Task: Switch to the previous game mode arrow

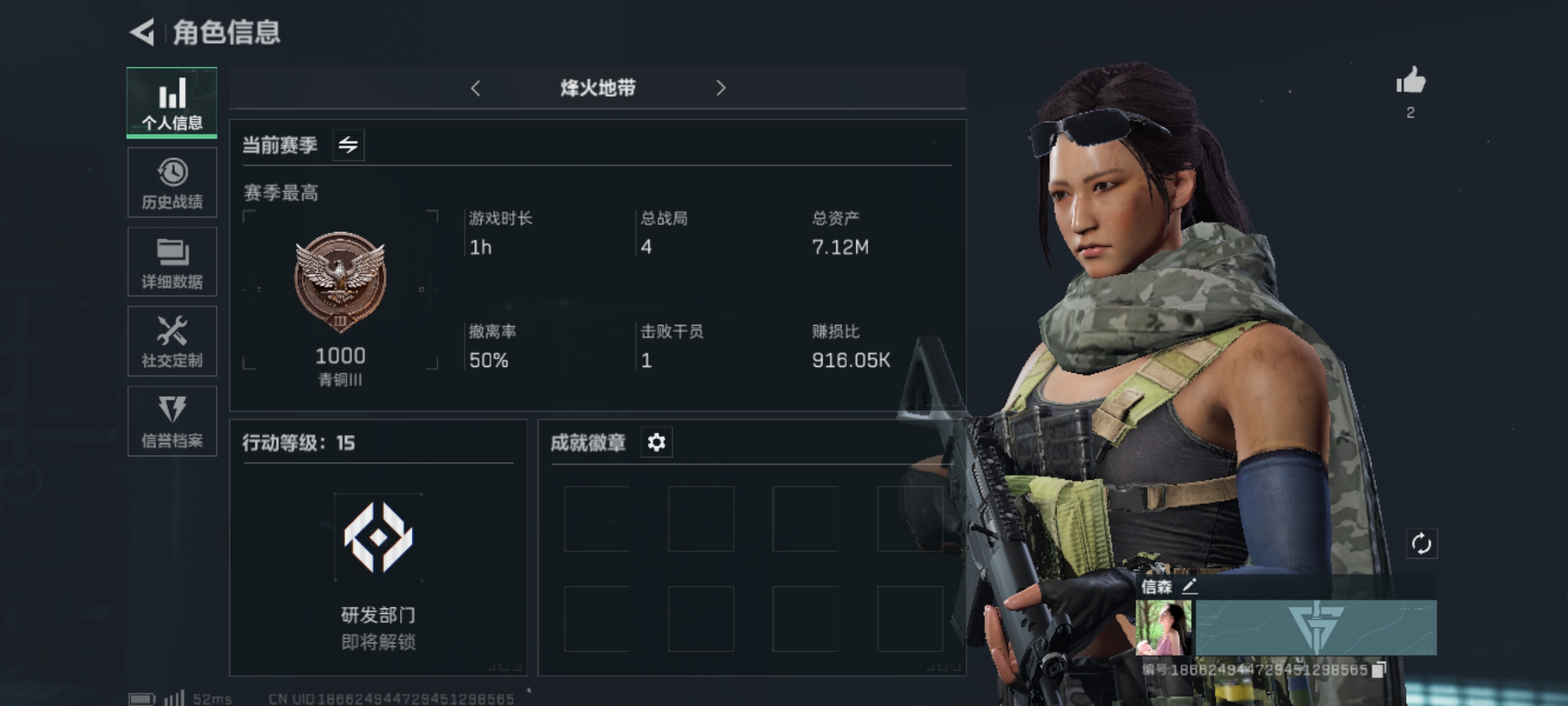Action: [476, 88]
